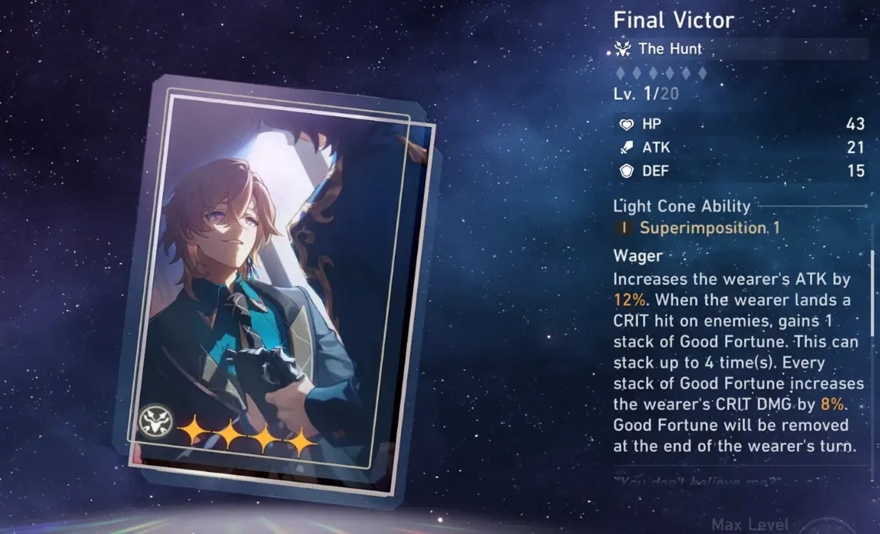Click The Hunt path icon
The height and width of the screenshot is (534, 880).
coord(623,49)
